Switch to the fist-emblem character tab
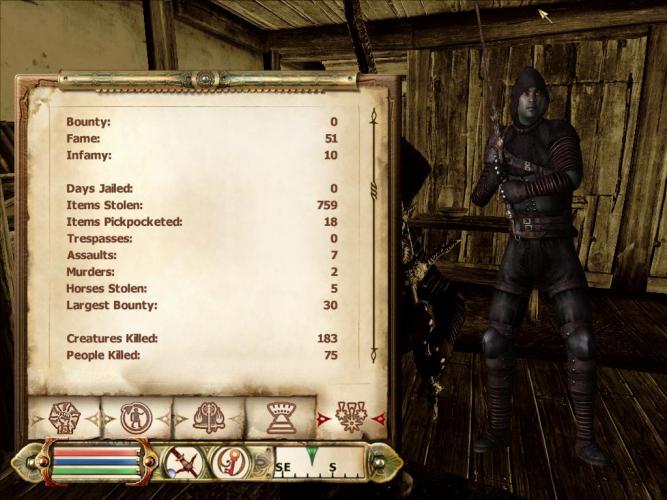 (x=64, y=416)
